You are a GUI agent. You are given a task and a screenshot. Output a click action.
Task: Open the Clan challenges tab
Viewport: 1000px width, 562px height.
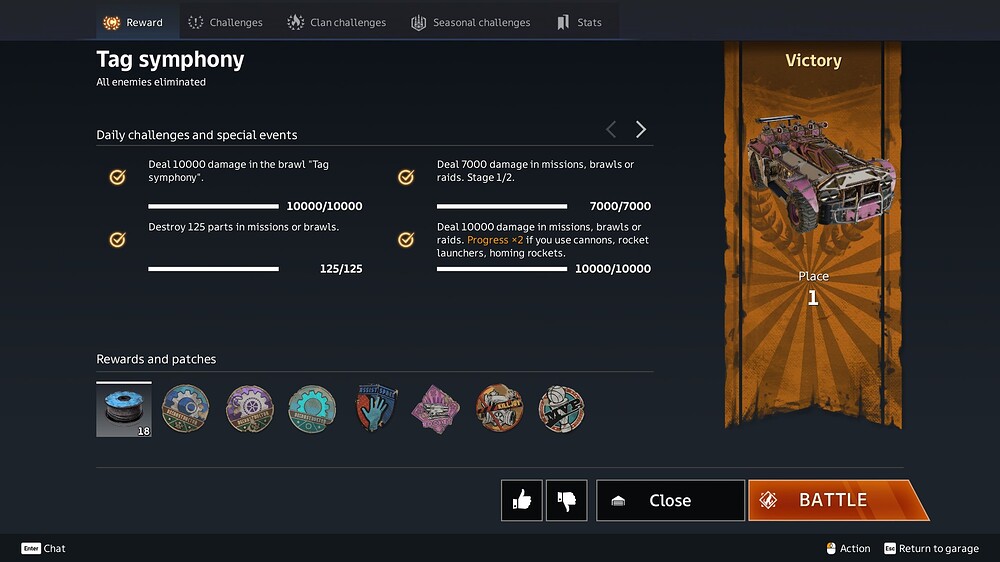click(336, 22)
